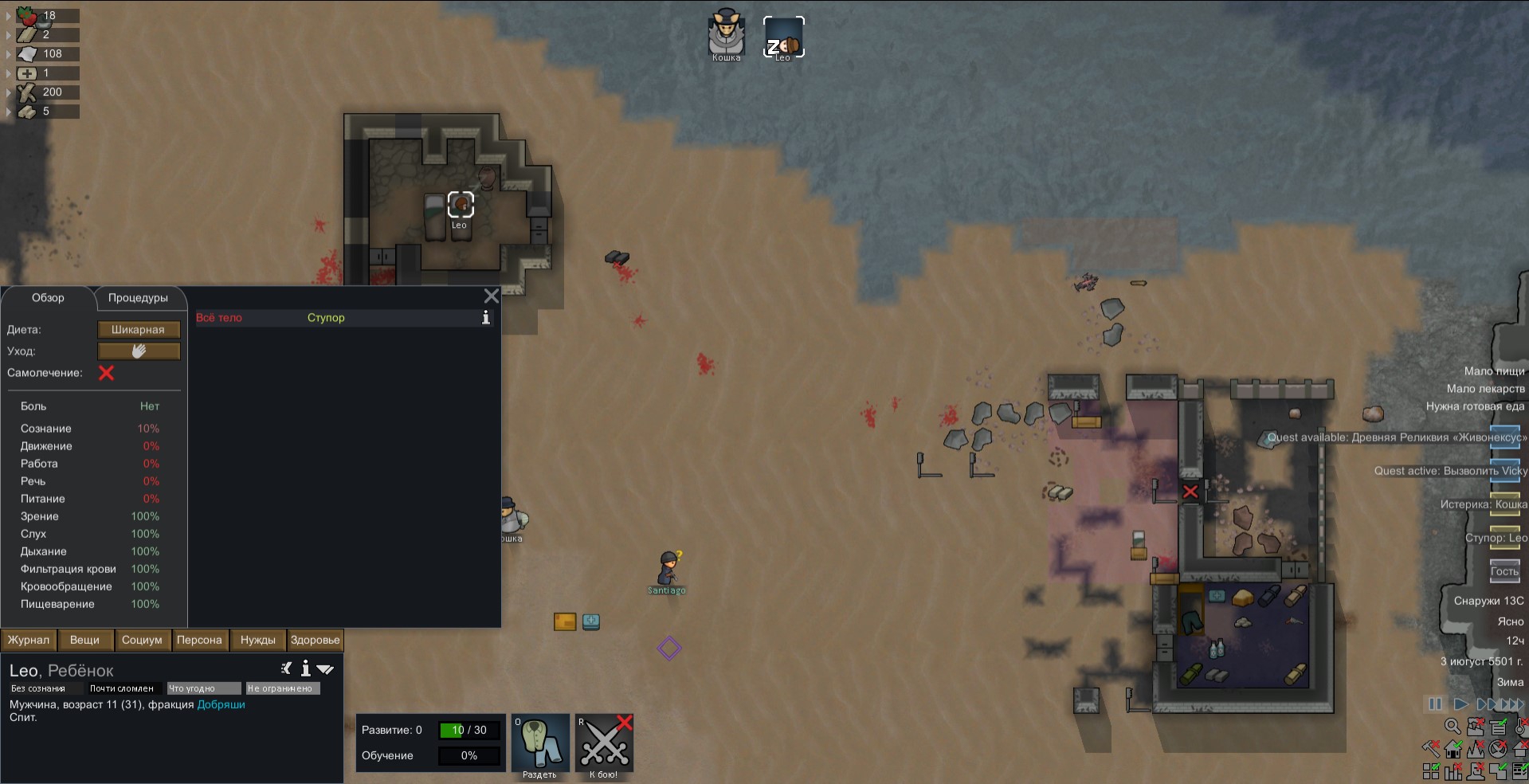Change the Уход medical care setting
Screen dimensions: 1529x784
pos(139,351)
